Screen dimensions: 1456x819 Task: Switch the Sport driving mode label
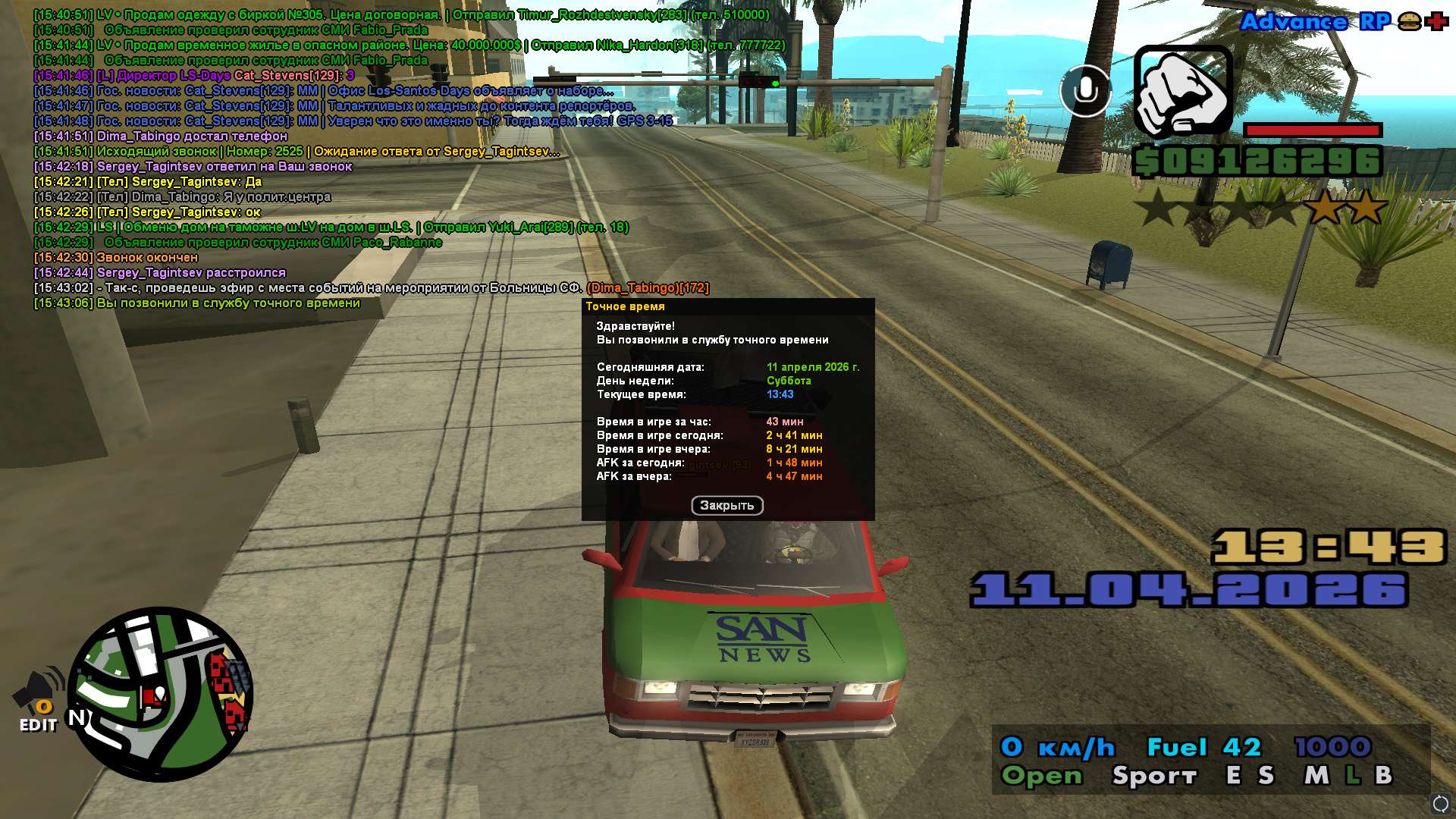(1154, 776)
